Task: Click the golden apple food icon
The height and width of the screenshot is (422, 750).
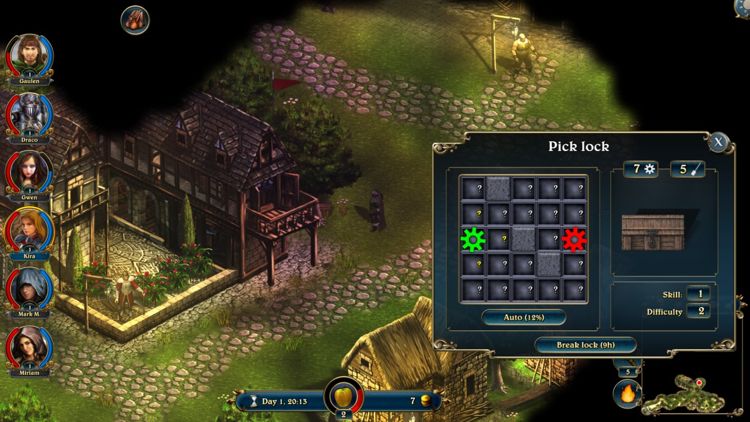Action: pyautogui.click(x=343, y=397)
